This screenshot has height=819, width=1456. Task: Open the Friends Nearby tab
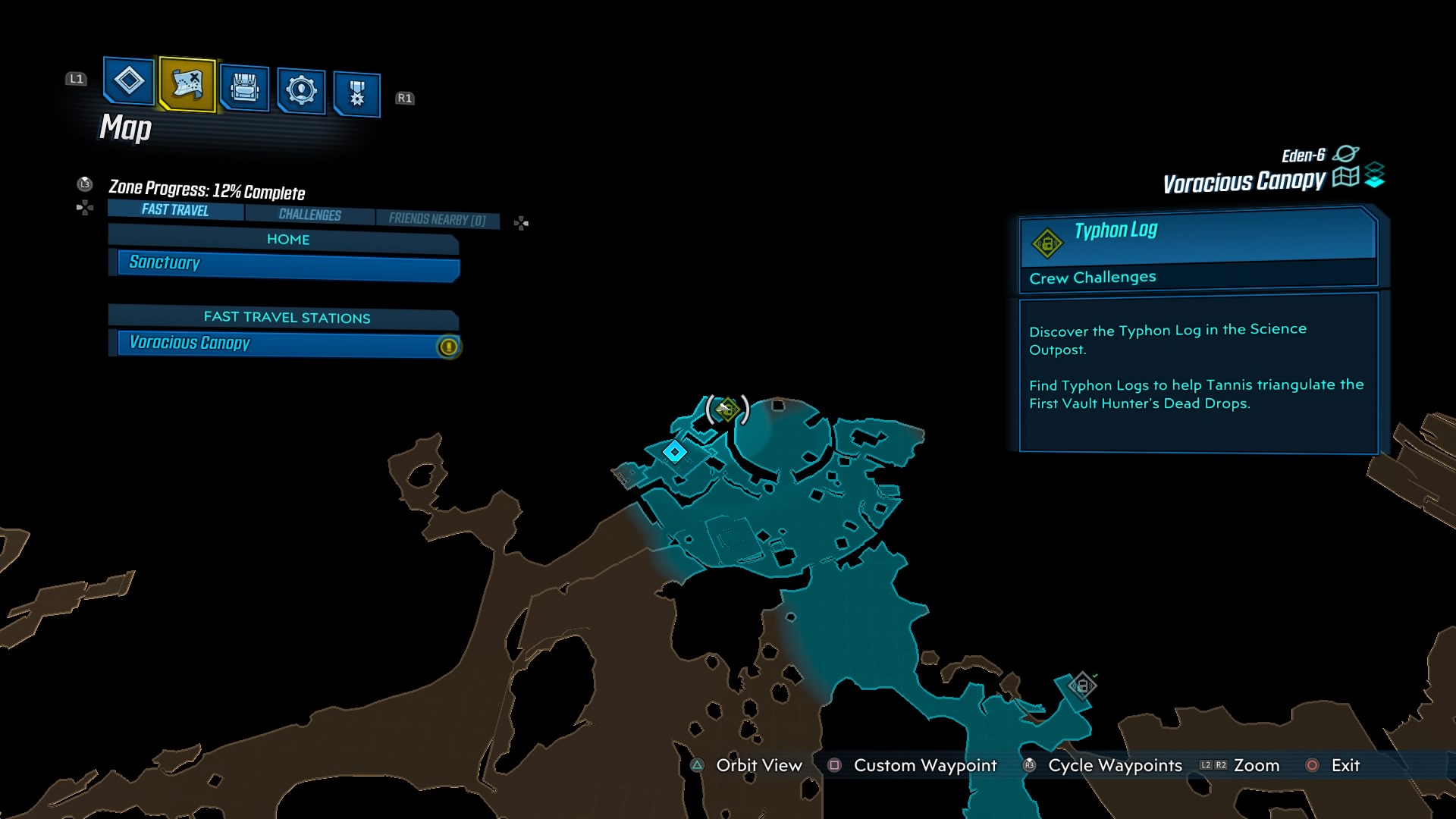(438, 218)
